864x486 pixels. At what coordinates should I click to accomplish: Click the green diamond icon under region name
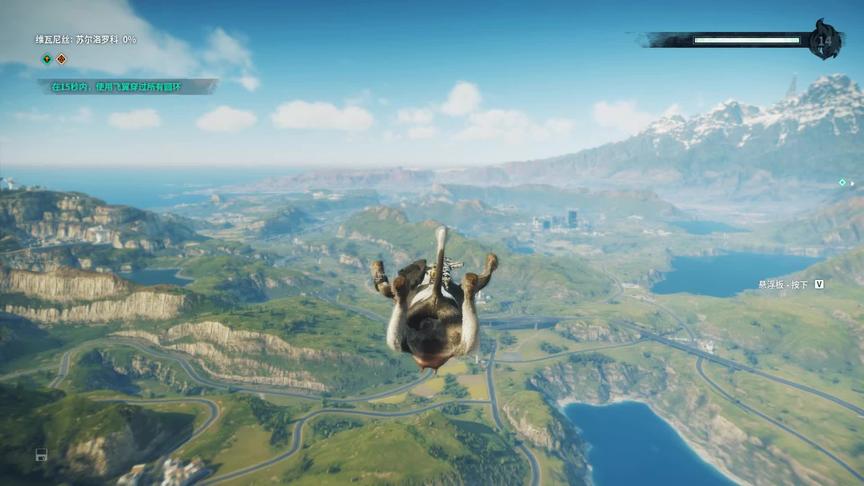click(x=46, y=59)
